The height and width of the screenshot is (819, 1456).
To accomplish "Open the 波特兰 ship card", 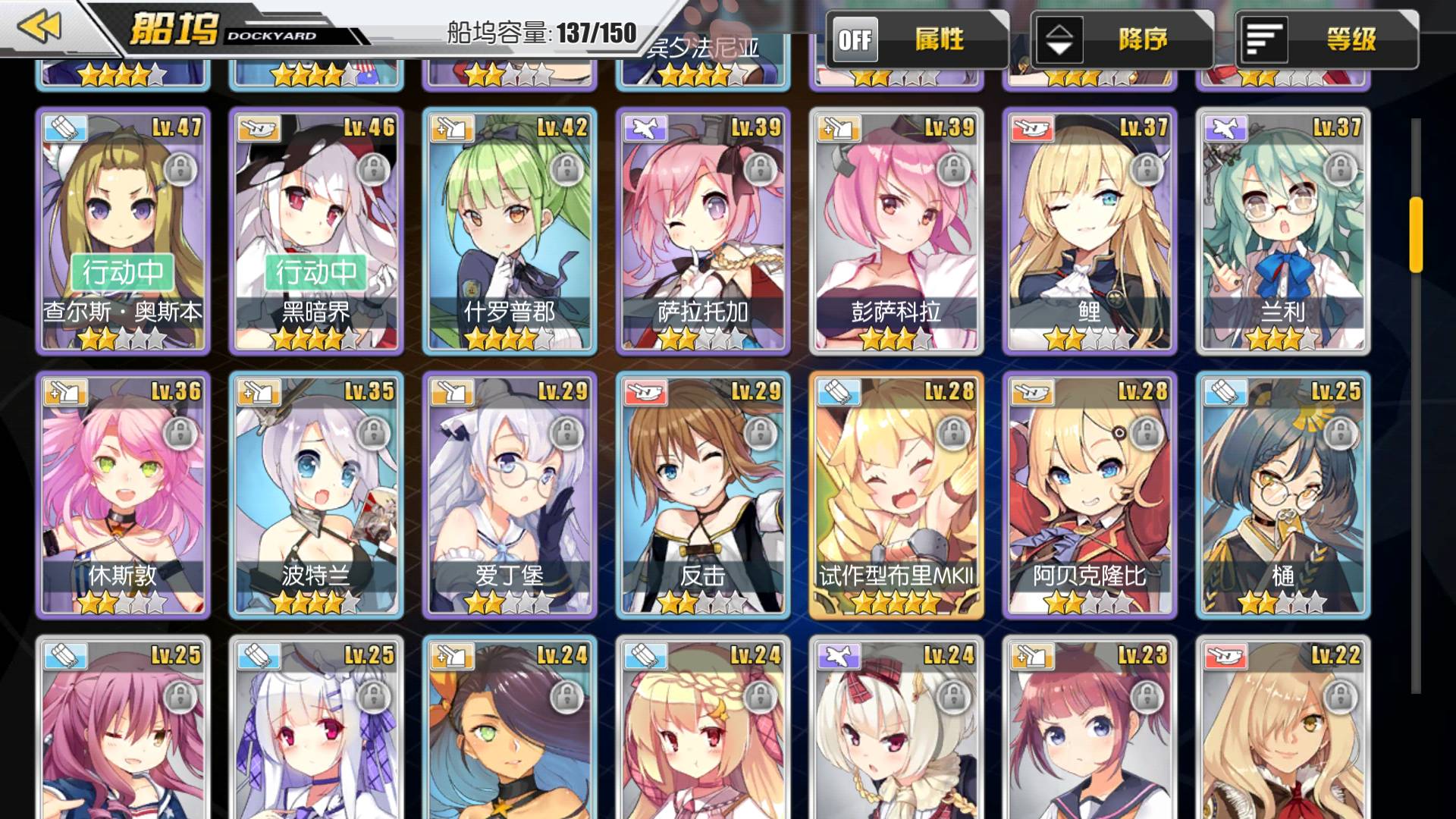I will click(316, 495).
